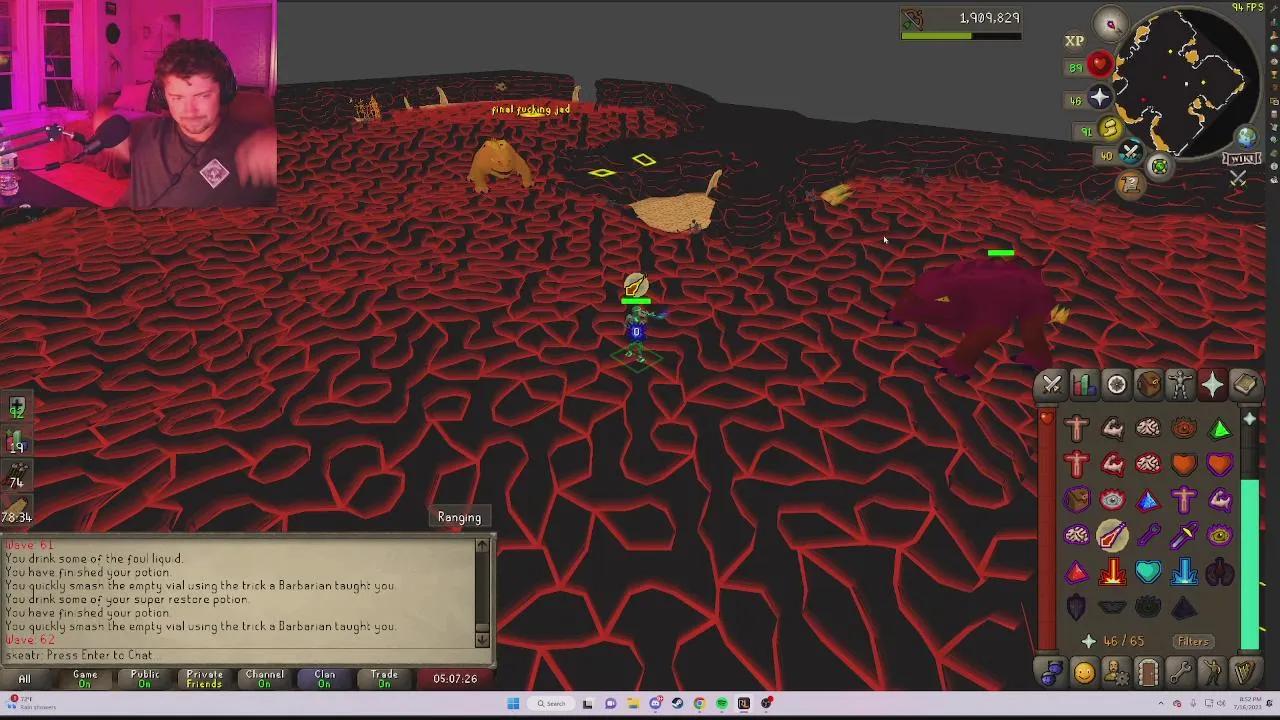Viewport: 1280px width, 720px height.
Task: Select the Game chat filter tab
Action: pos(85,677)
